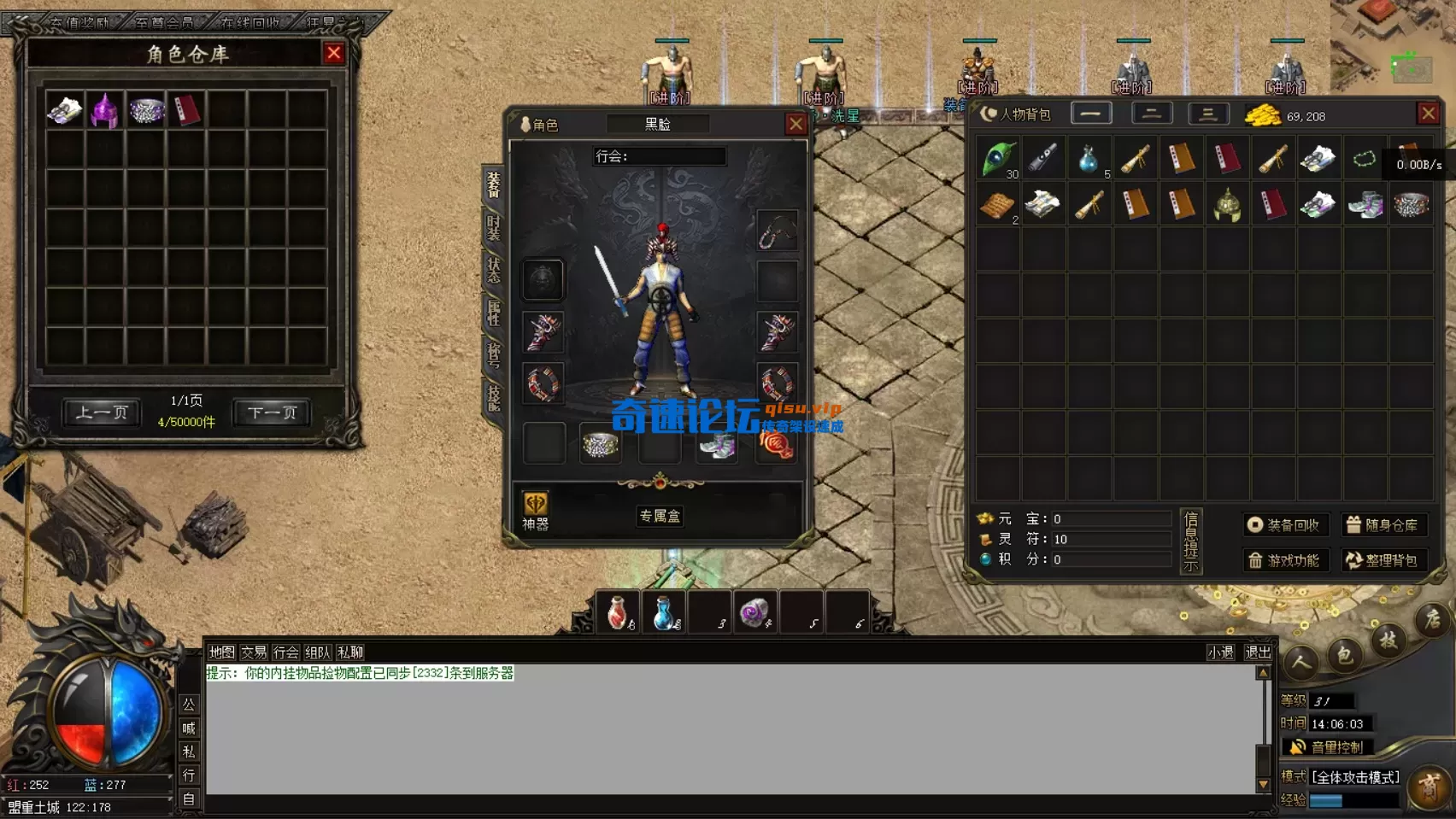Click 整理背包 to sort the backpack
This screenshot has width=1456, height=819.
click(x=1383, y=560)
